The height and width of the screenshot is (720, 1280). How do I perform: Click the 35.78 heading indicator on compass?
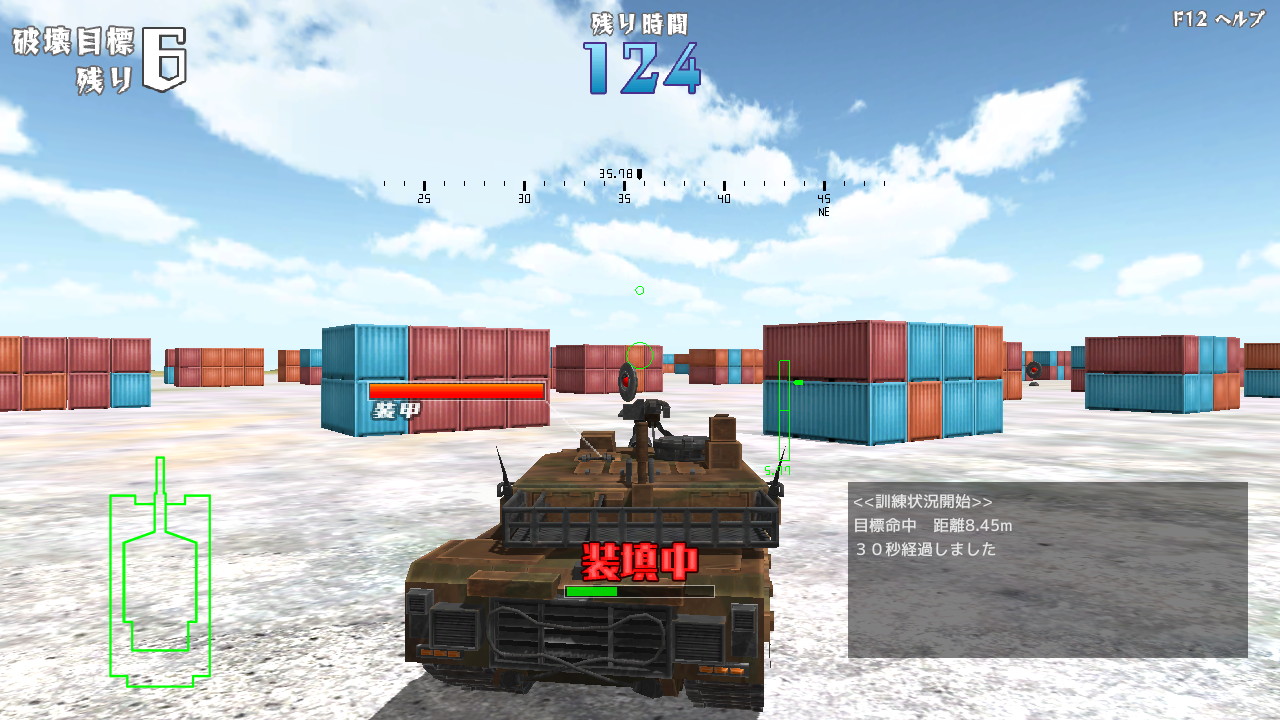click(618, 172)
